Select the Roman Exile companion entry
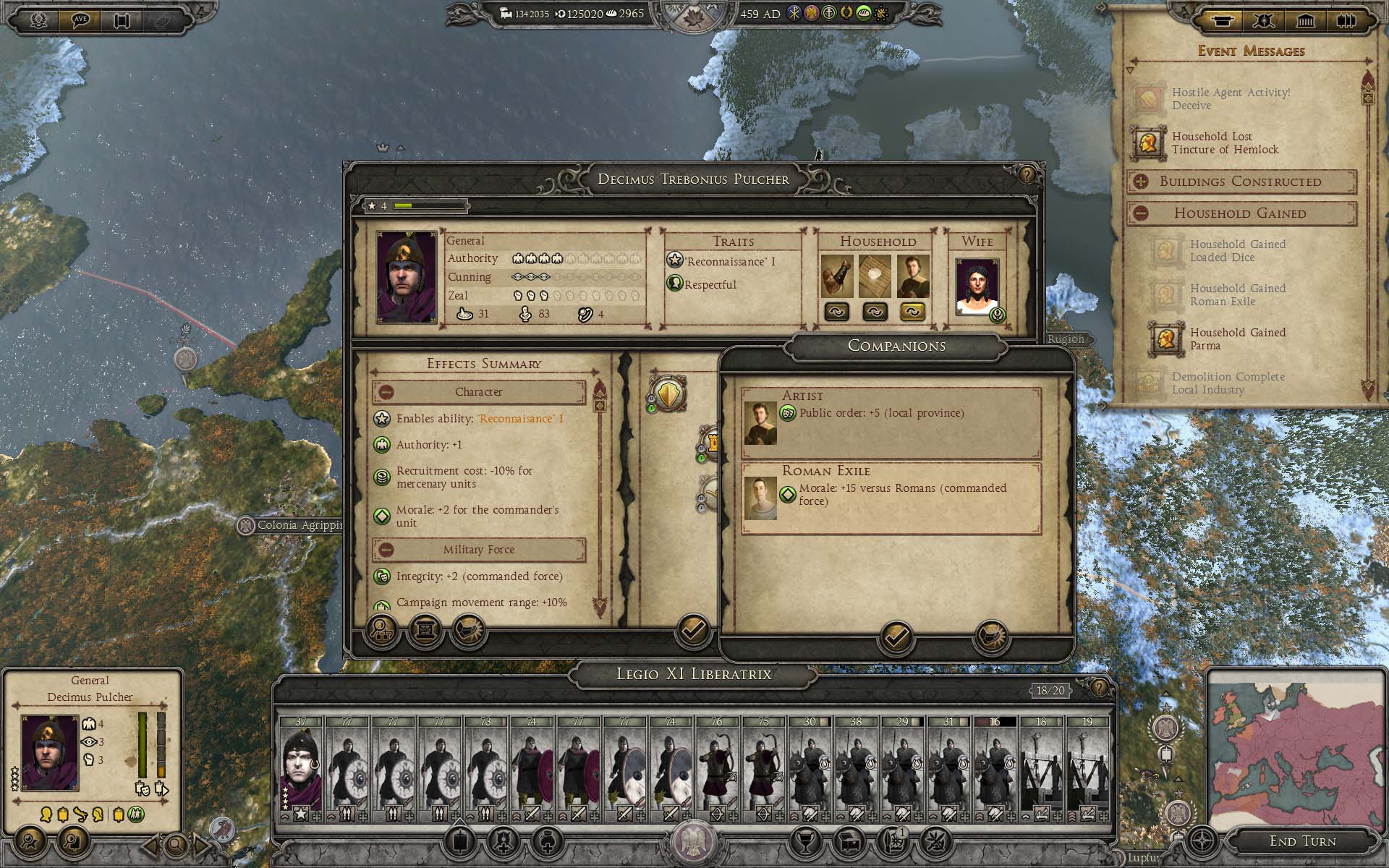 [x=891, y=498]
